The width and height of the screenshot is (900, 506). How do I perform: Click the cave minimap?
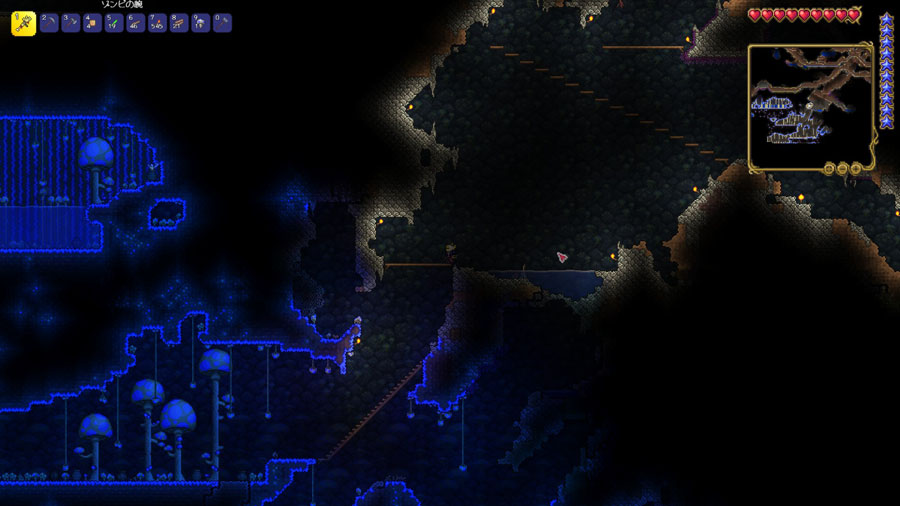810,106
